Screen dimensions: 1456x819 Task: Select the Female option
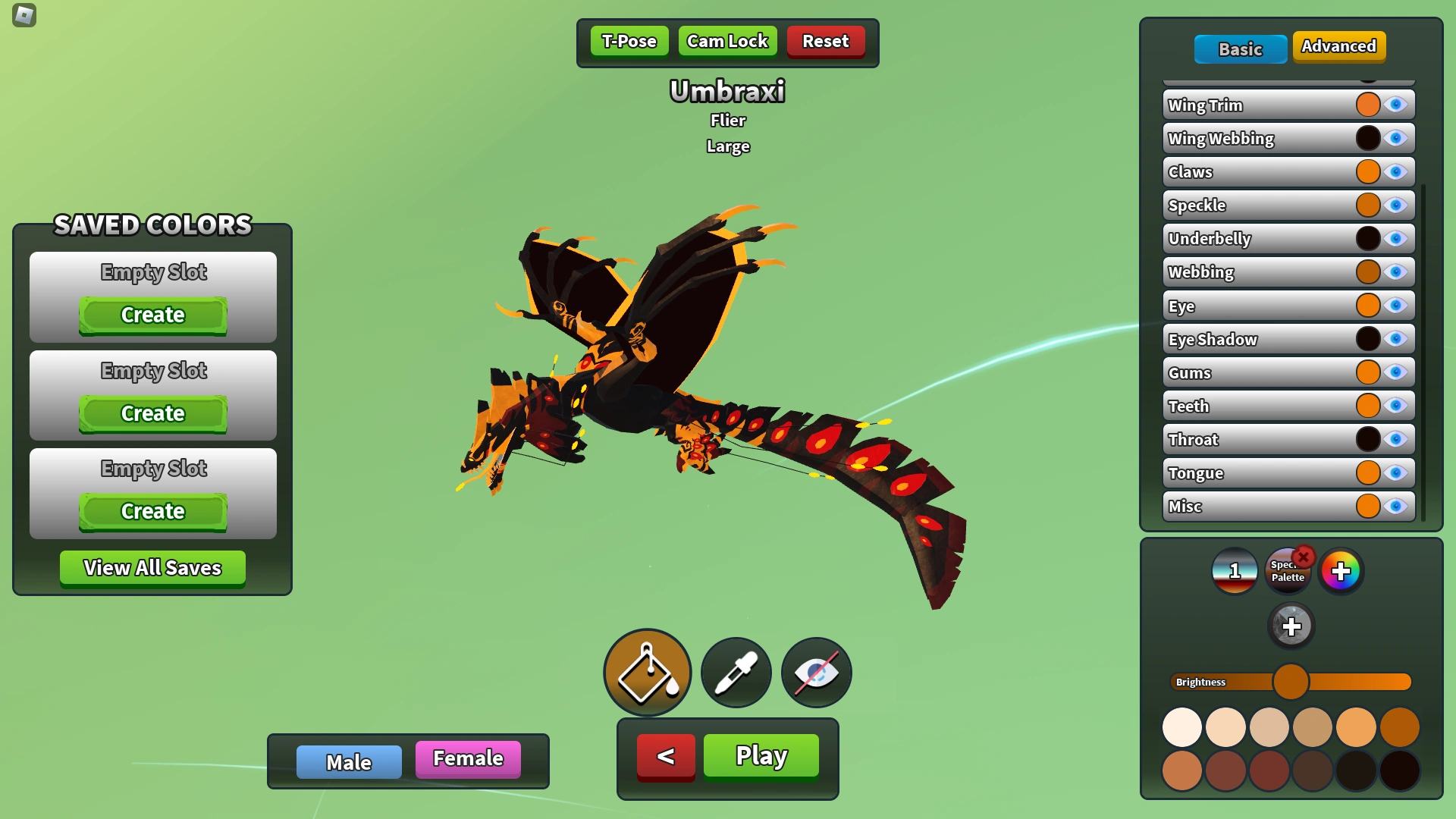(467, 758)
